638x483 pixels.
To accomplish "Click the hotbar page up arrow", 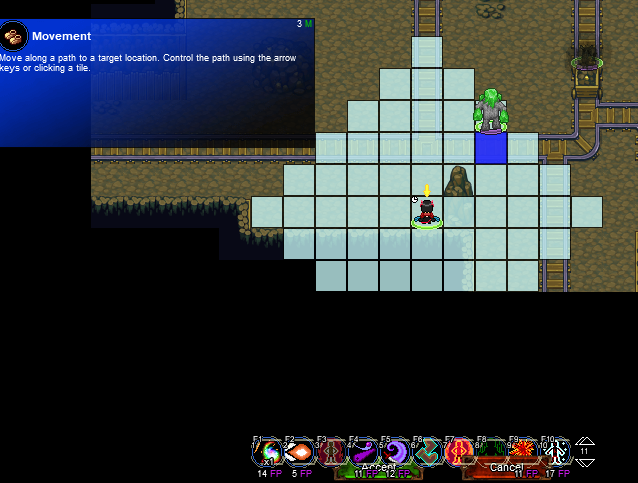I will pyautogui.click(x=585, y=442).
